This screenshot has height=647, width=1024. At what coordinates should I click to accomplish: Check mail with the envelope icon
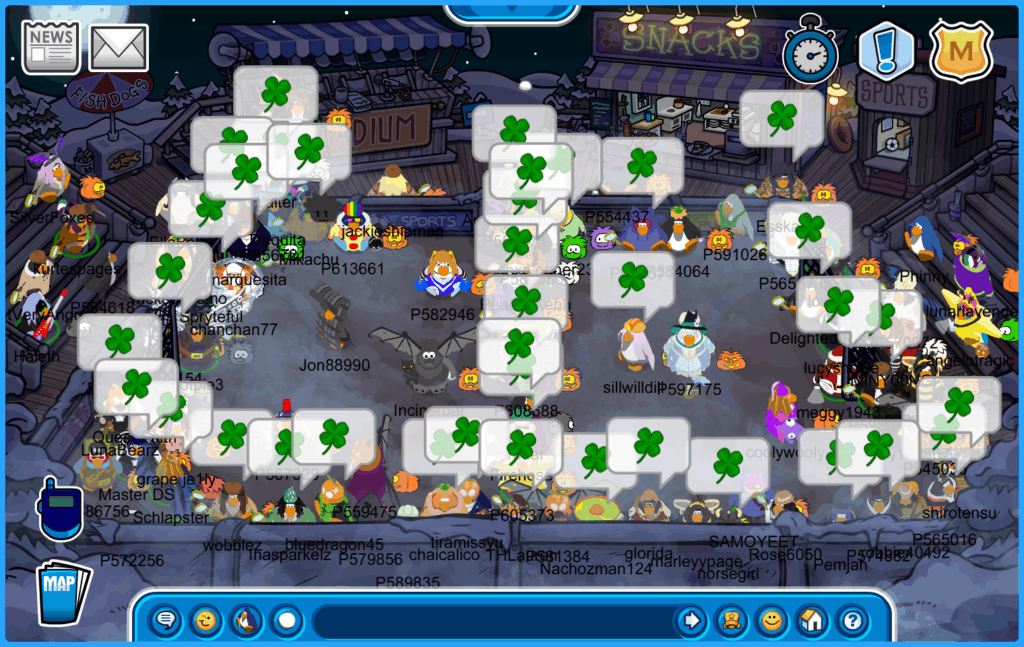click(119, 47)
